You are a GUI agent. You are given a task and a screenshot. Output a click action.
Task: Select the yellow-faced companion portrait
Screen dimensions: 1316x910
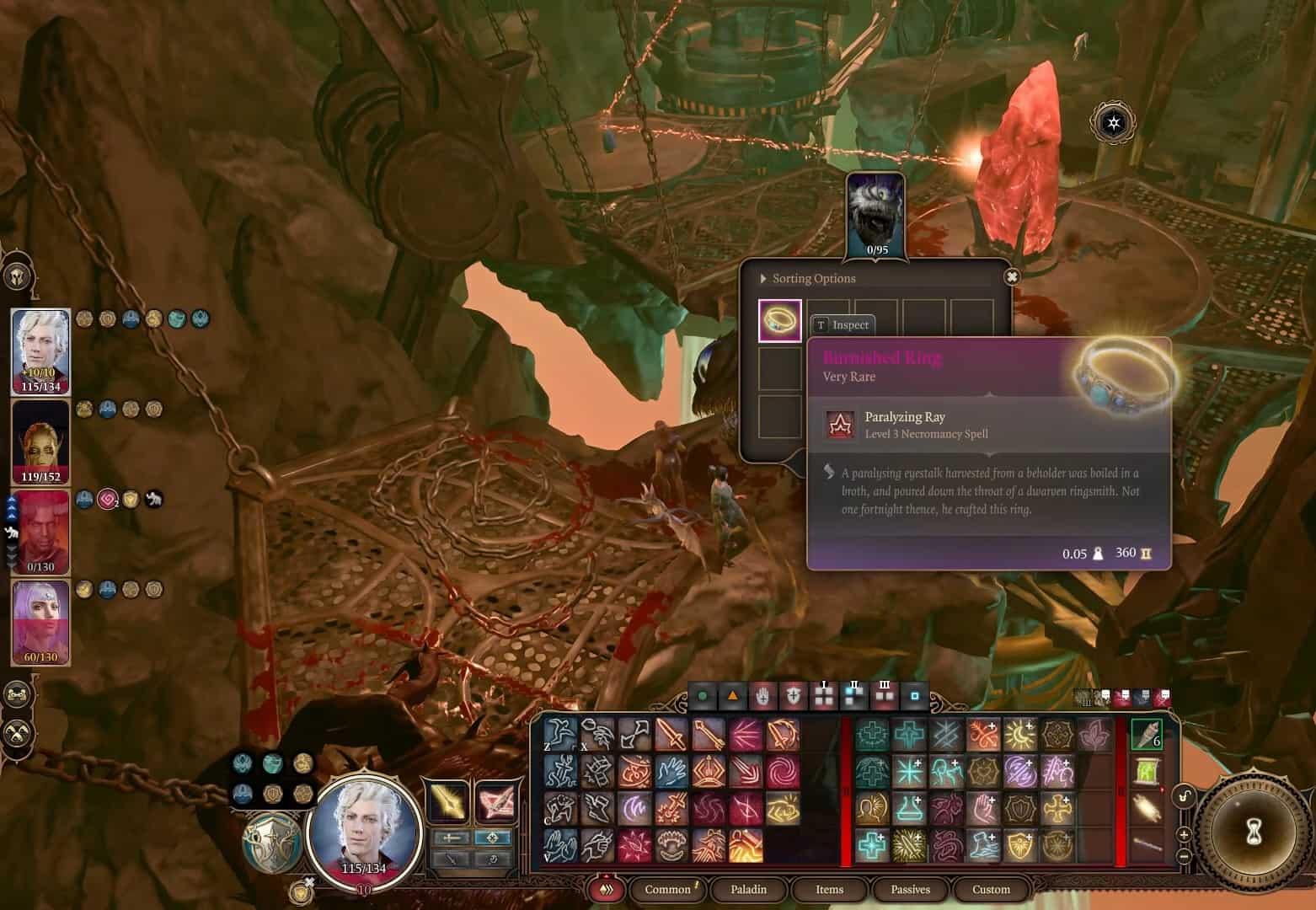point(40,441)
